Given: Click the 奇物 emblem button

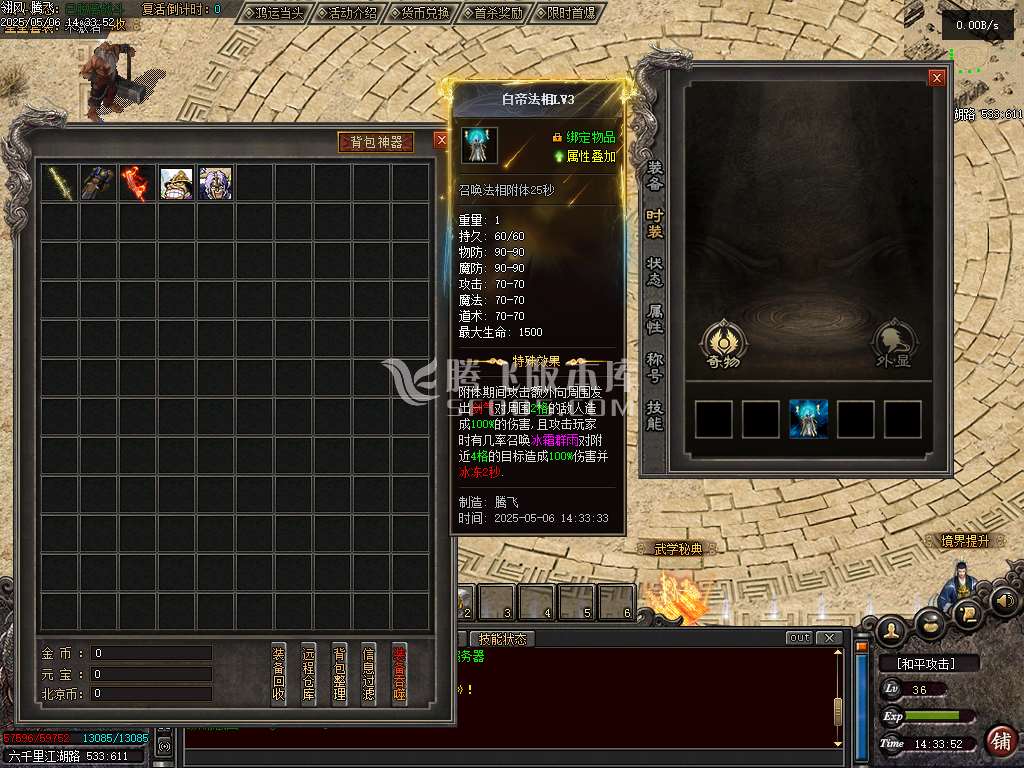Looking at the screenshot, I should (x=721, y=344).
